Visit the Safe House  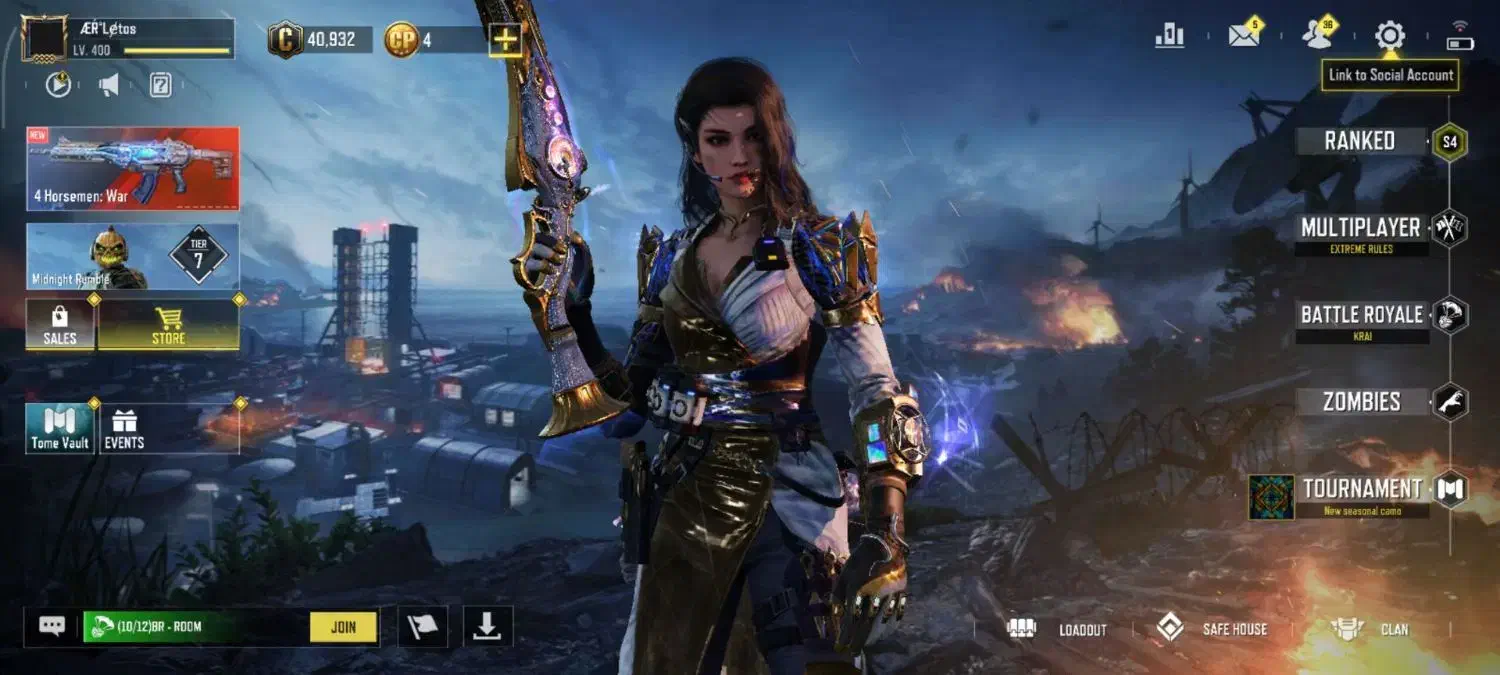[x=1212, y=629]
